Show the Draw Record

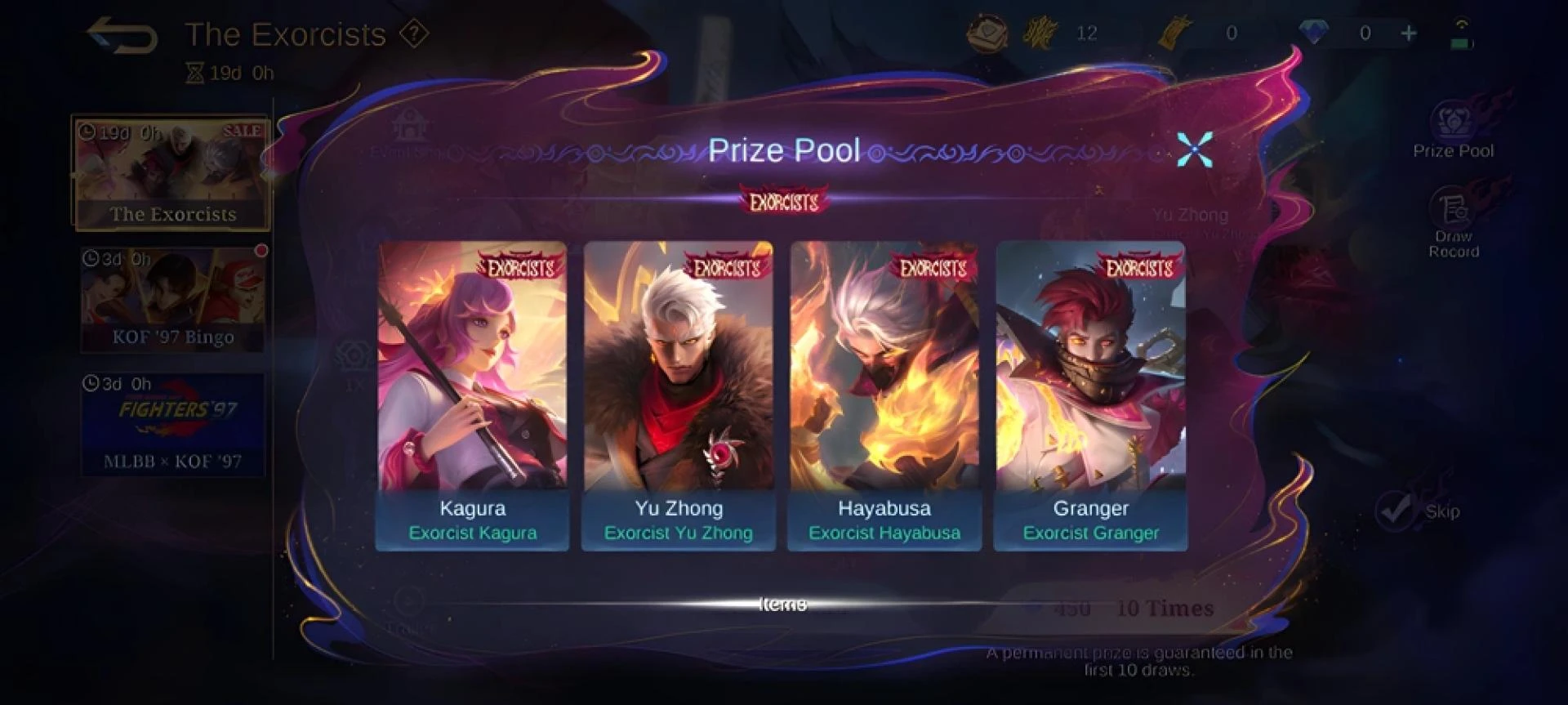pyautogui.click(x=1453, y=223)
